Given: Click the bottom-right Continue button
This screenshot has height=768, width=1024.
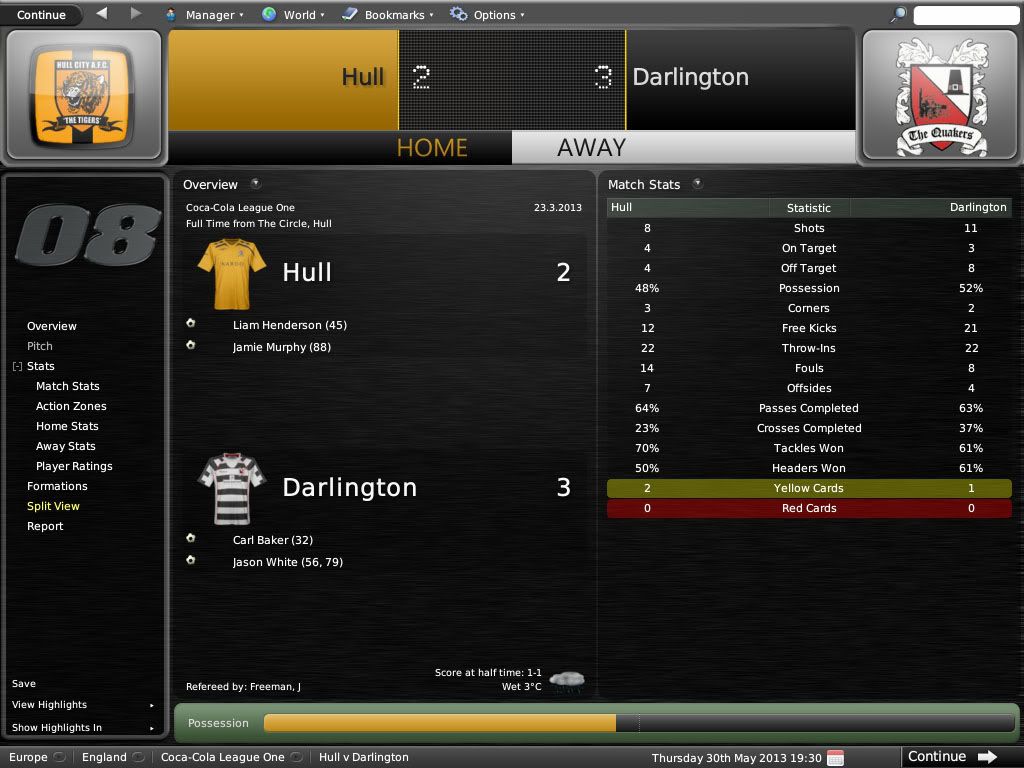Looking at the screenshot, I should pyautogui.click(x=951, y=757).
